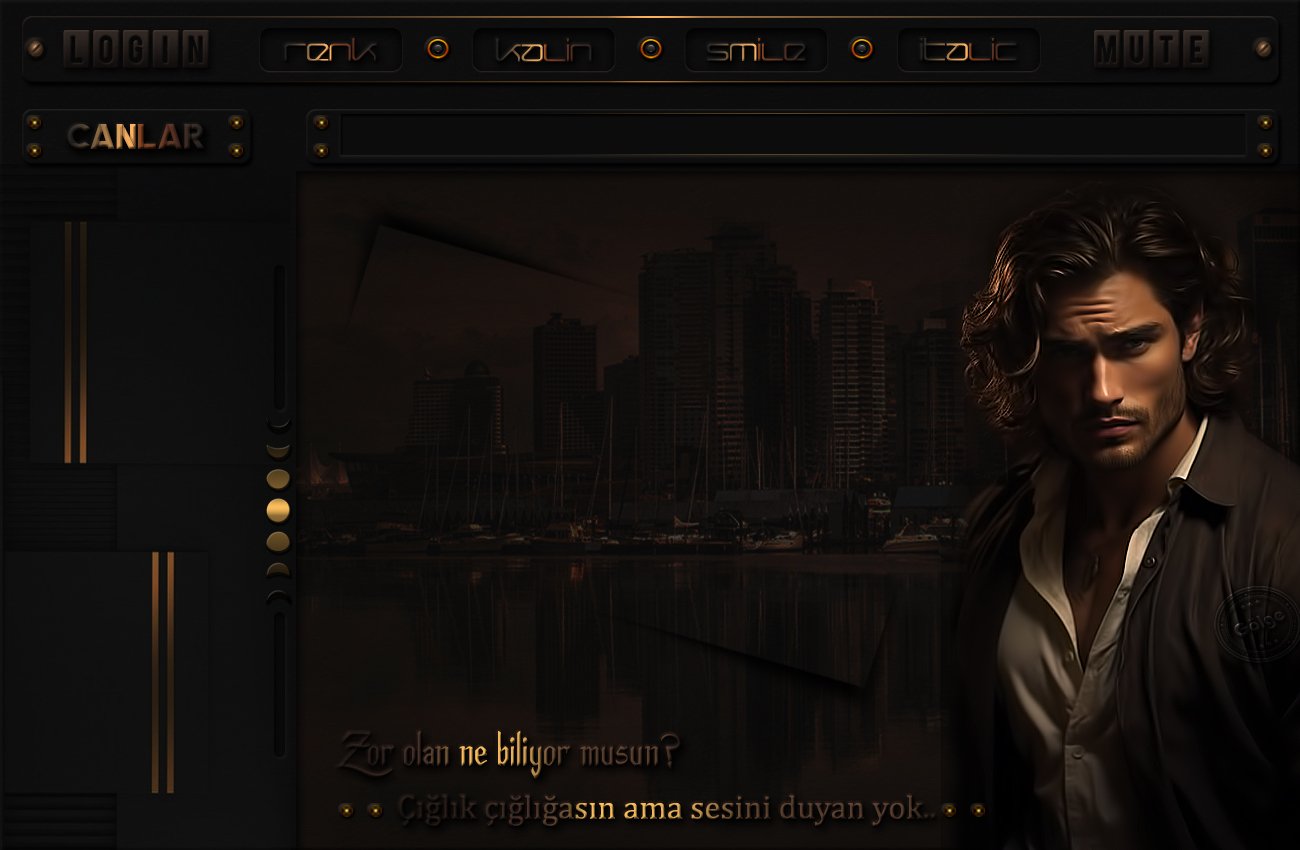Click the LOGIN button
The width and height of the screenshot is (1300, 850).
click(136, 49)
